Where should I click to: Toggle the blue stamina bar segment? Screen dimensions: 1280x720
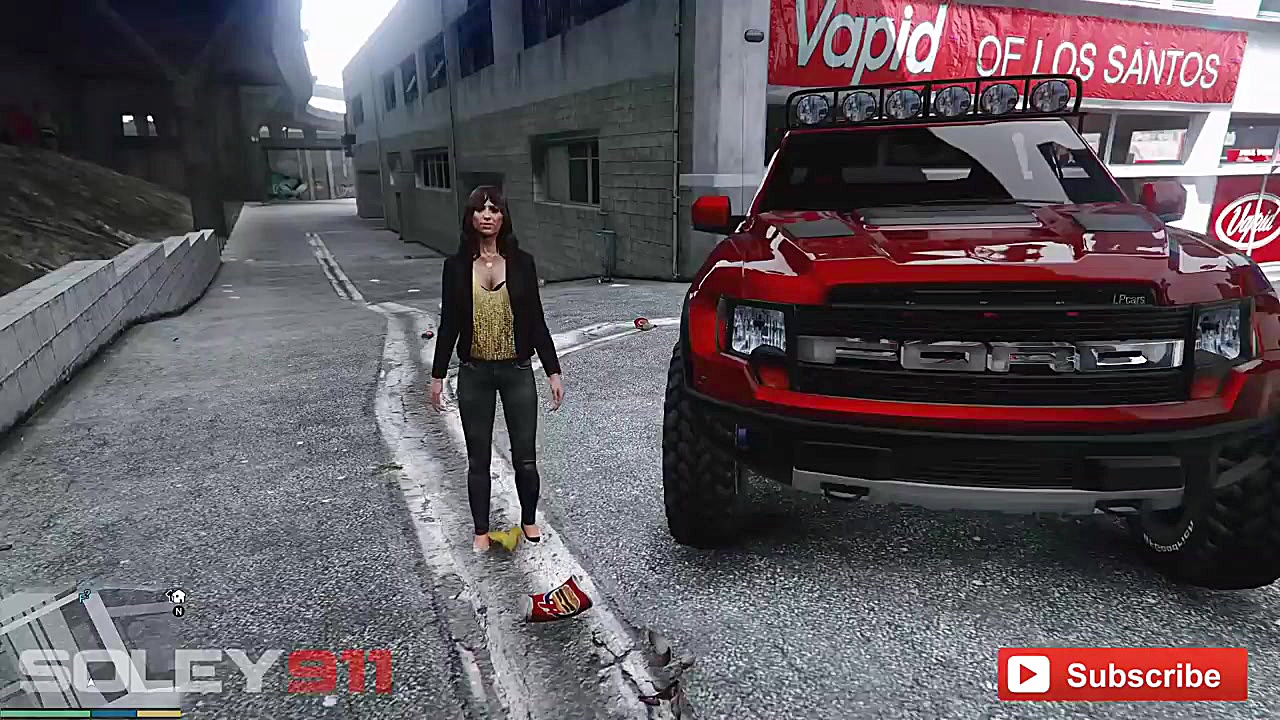coord(114,713)
